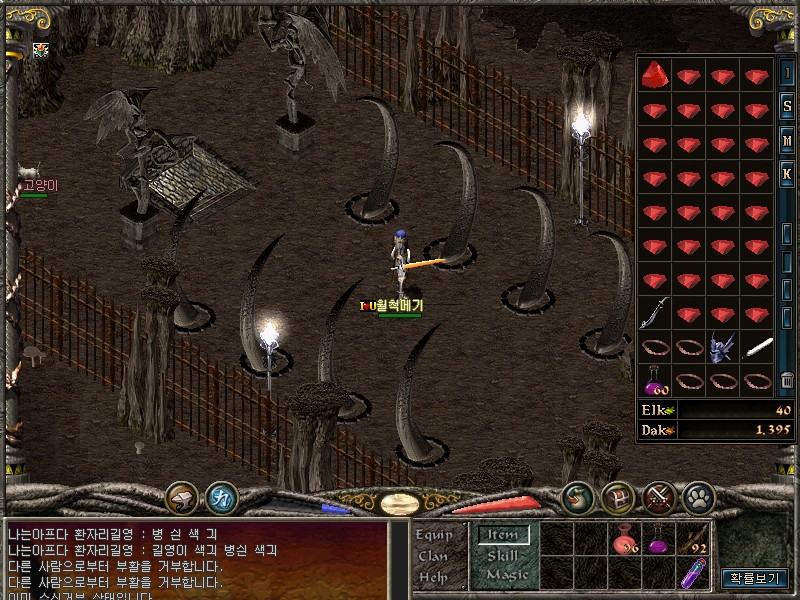Open the treasure chest button
The height and width of the screenshot is (600, 800).
(x=617, y=496)
